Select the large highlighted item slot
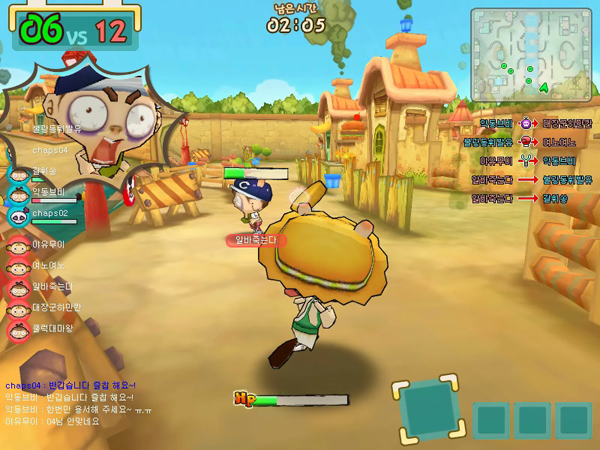The width and height of the screenshot is (600, 450). [x=430, y=408]
